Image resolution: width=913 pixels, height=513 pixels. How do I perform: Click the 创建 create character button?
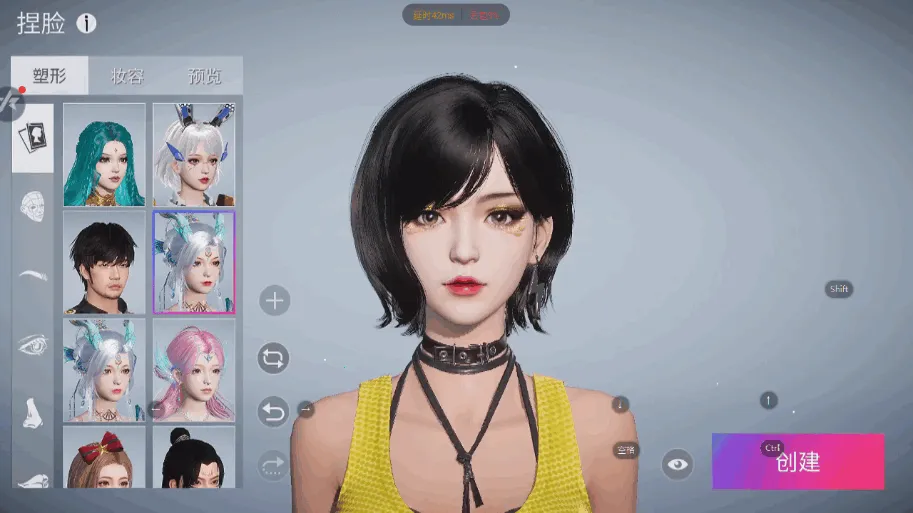797,461
